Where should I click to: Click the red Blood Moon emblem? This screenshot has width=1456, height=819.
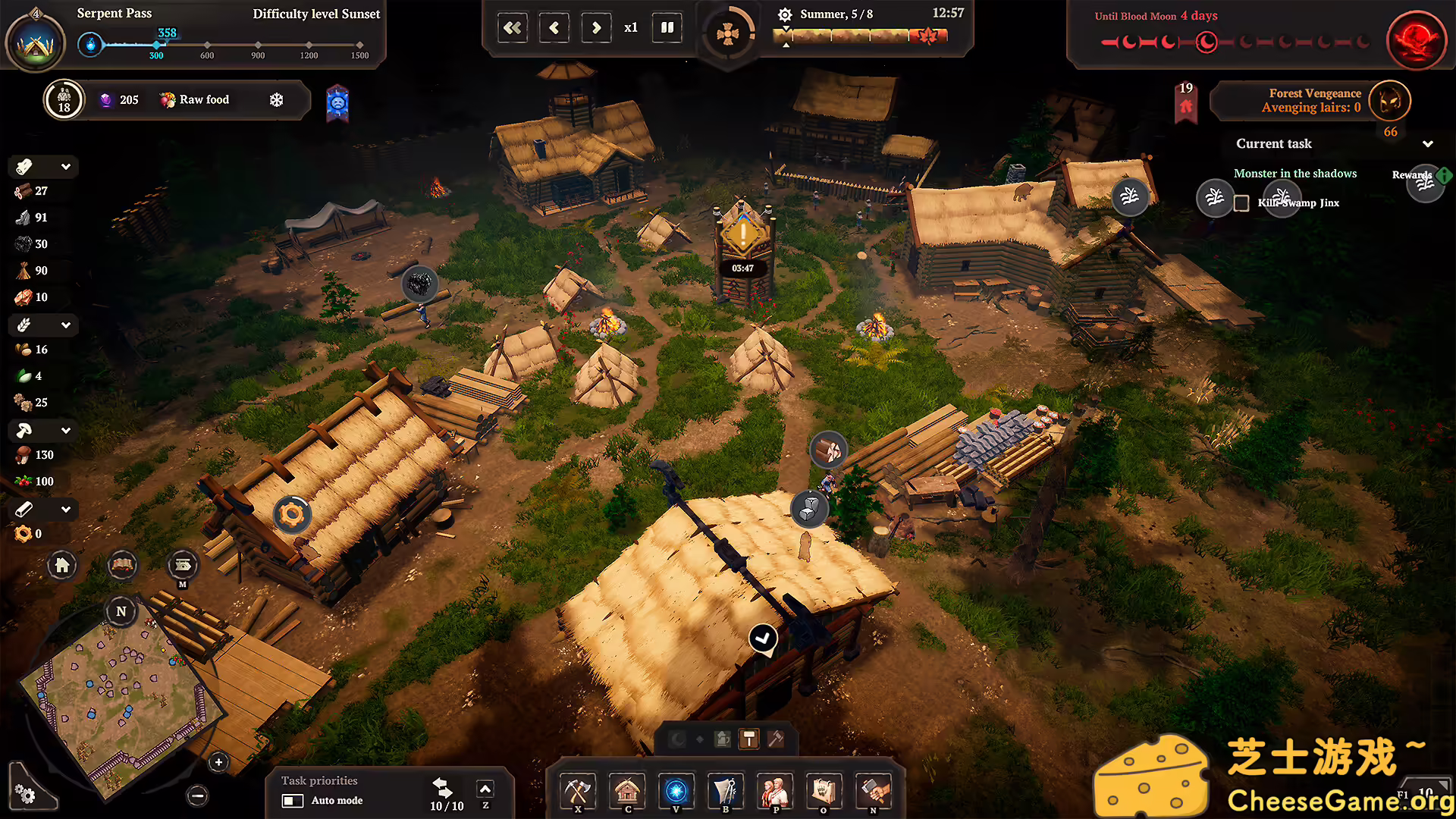point(1416,40)
